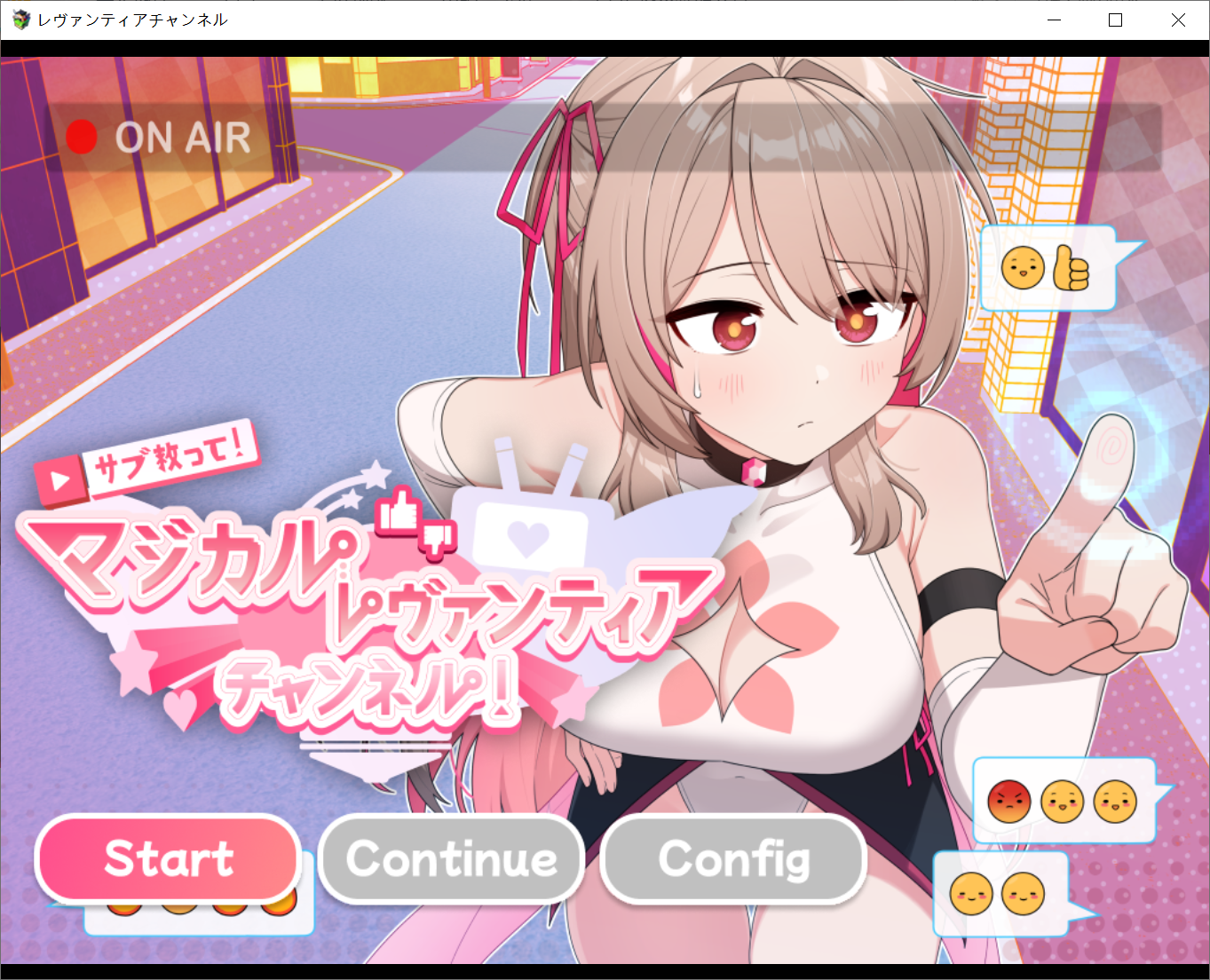Screen dimensions: 1210x980
Task: Click the Continue button
Action: (451, 858)
